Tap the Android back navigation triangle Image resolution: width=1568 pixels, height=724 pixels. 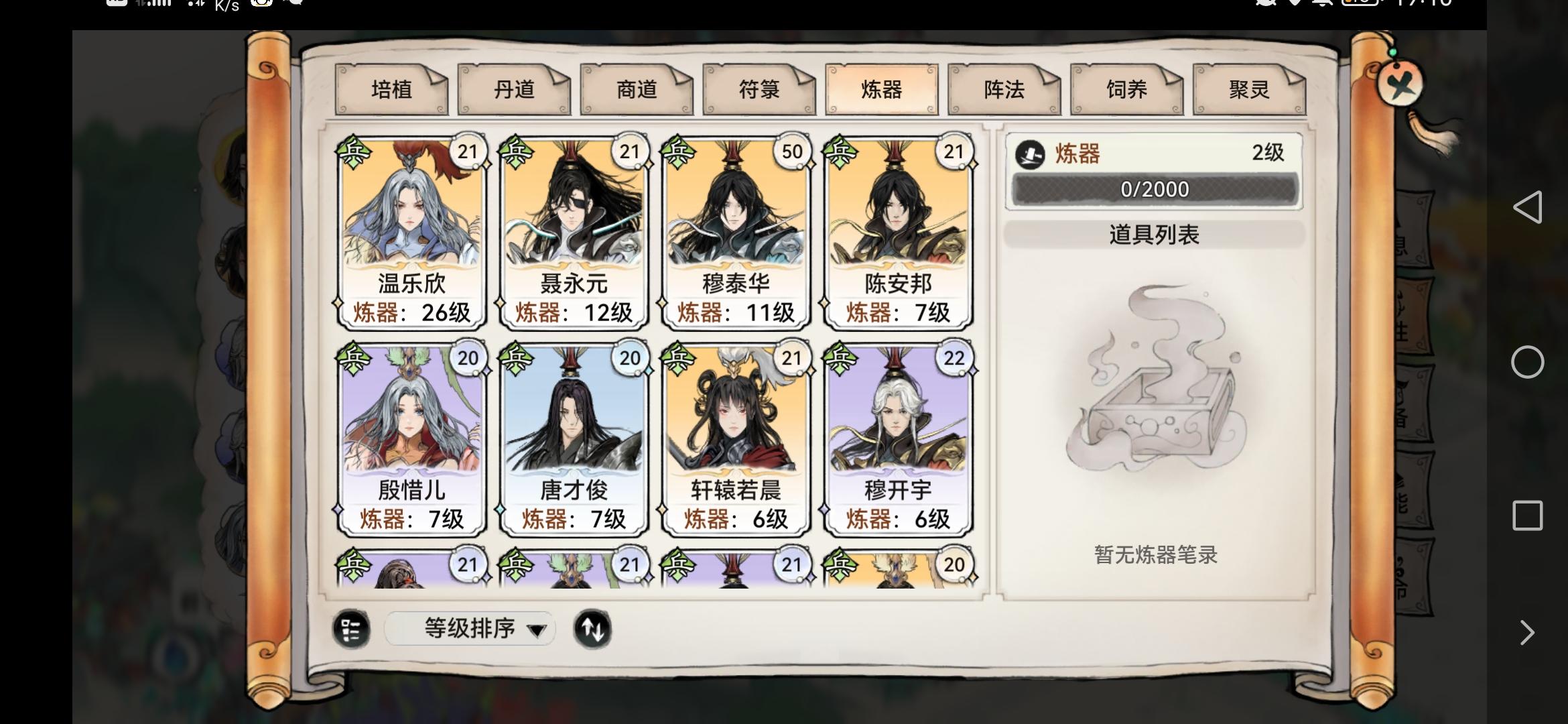(x=1530, y=208)
